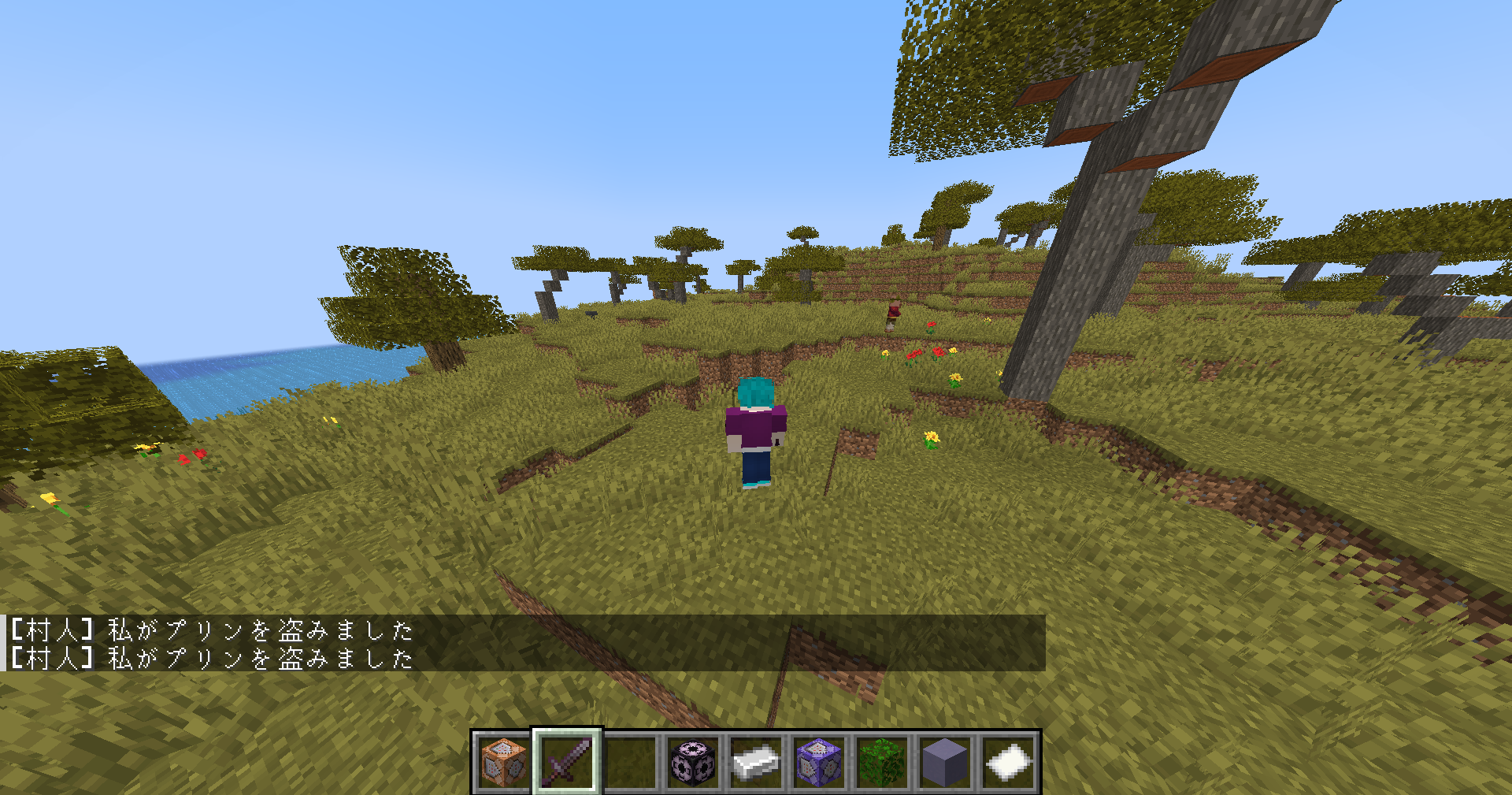This screenshot has height=795, width=1512.
Task: Select the leaves block in the hotbar
Action: [880, 761]
